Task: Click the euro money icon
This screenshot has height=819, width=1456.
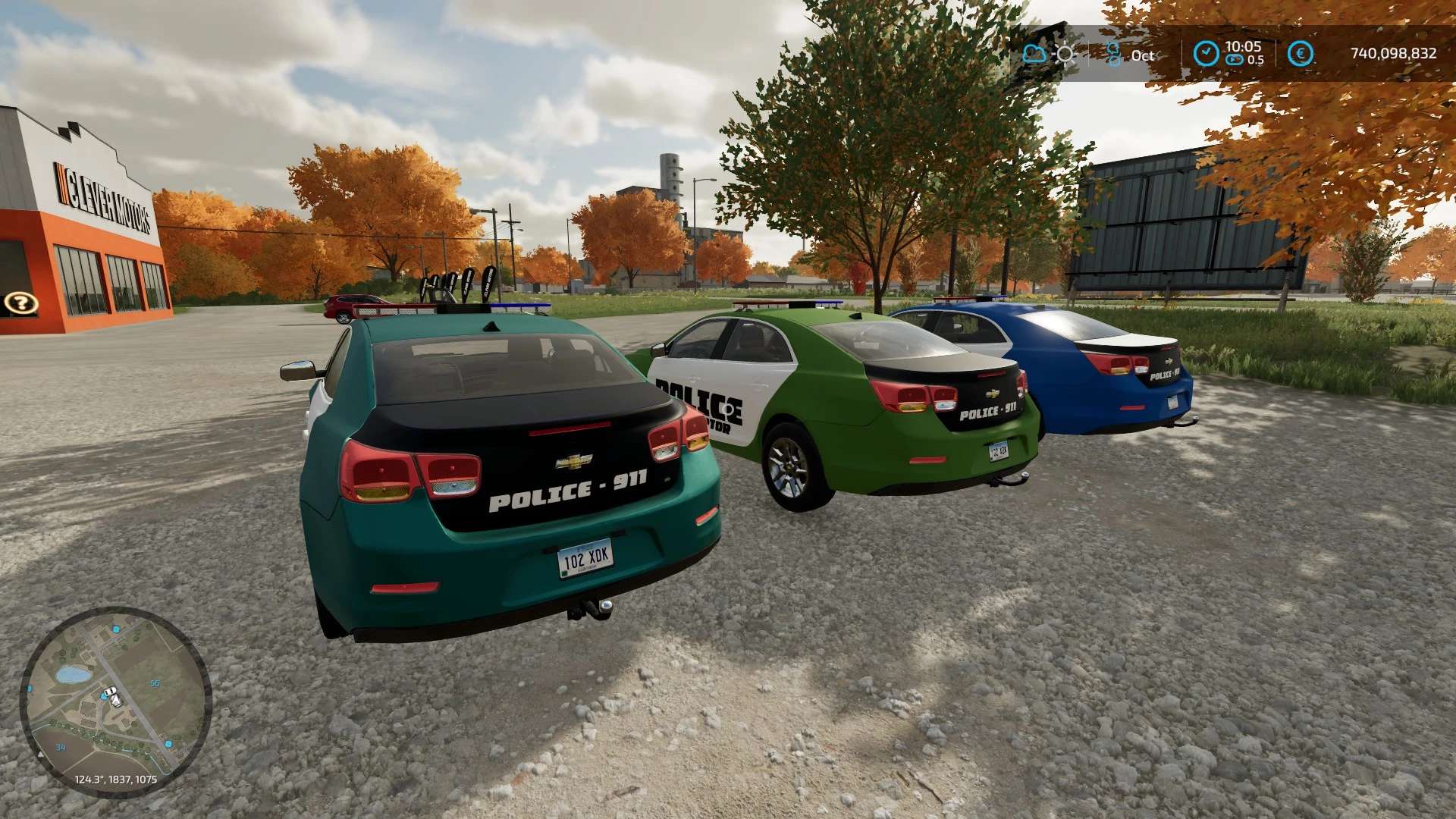Action: pos(1301,54)
